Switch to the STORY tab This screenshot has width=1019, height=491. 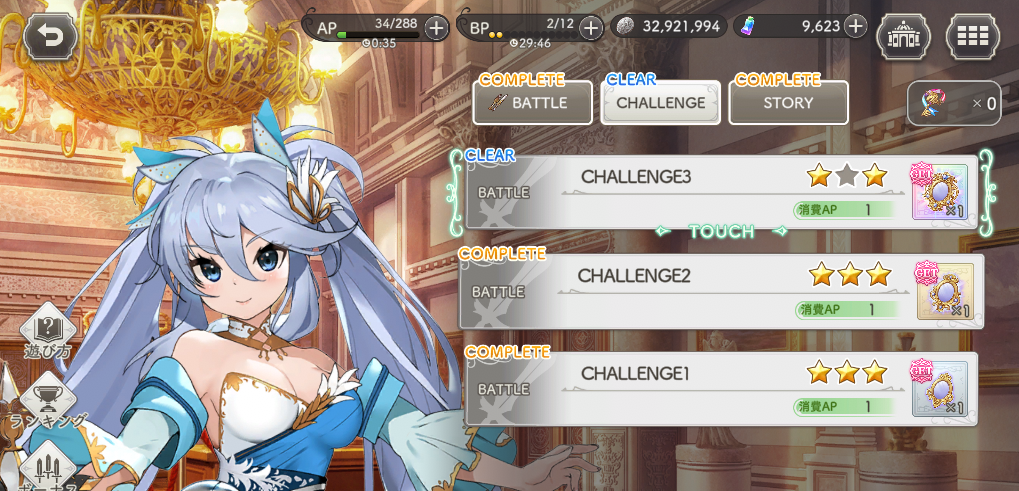(x=788, y=103)
